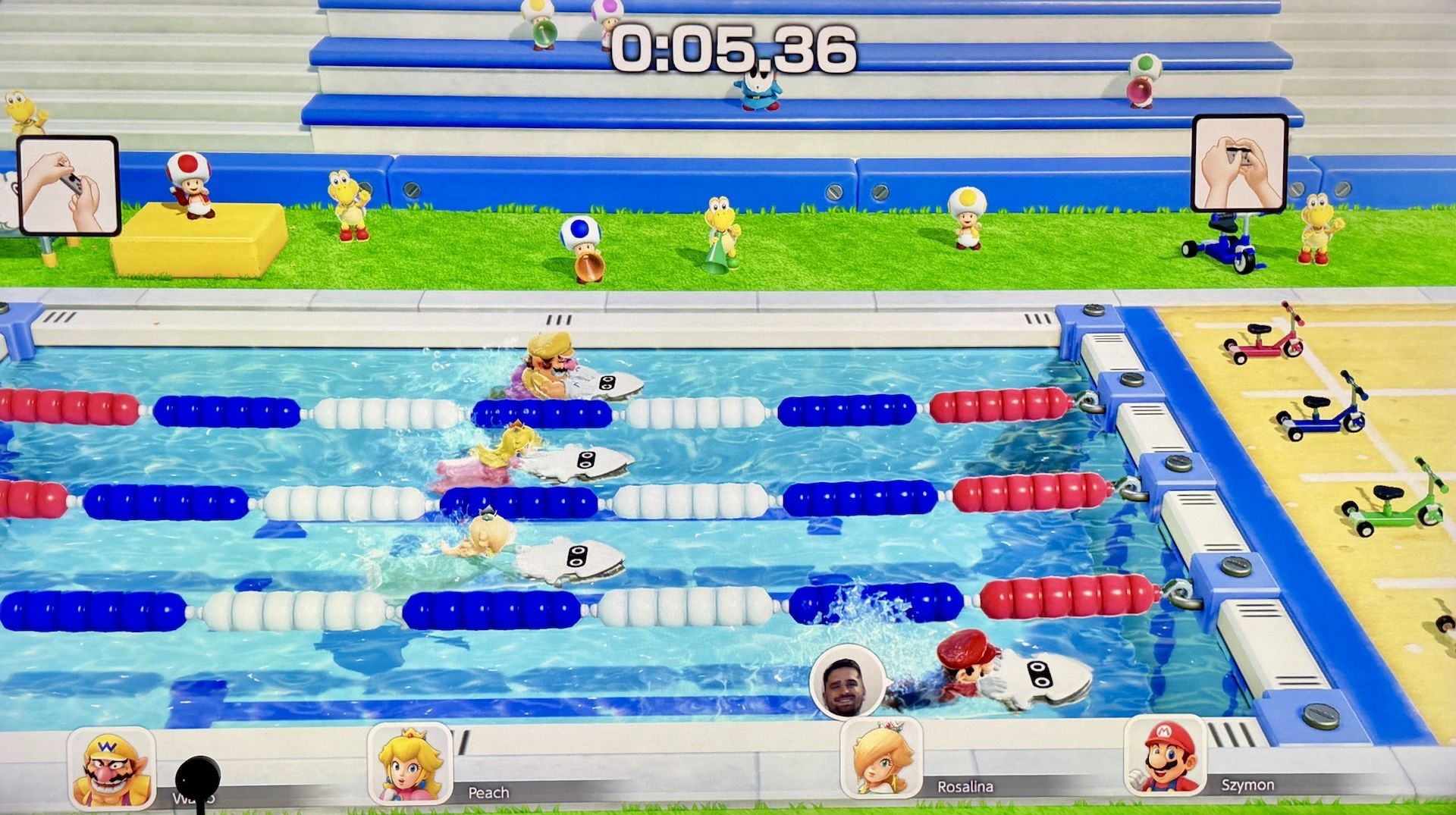Image resolution: width=1456 pixels, height=815 pixels.
Task: Select Peach's character portrait
Action: (x=410, y=764)
